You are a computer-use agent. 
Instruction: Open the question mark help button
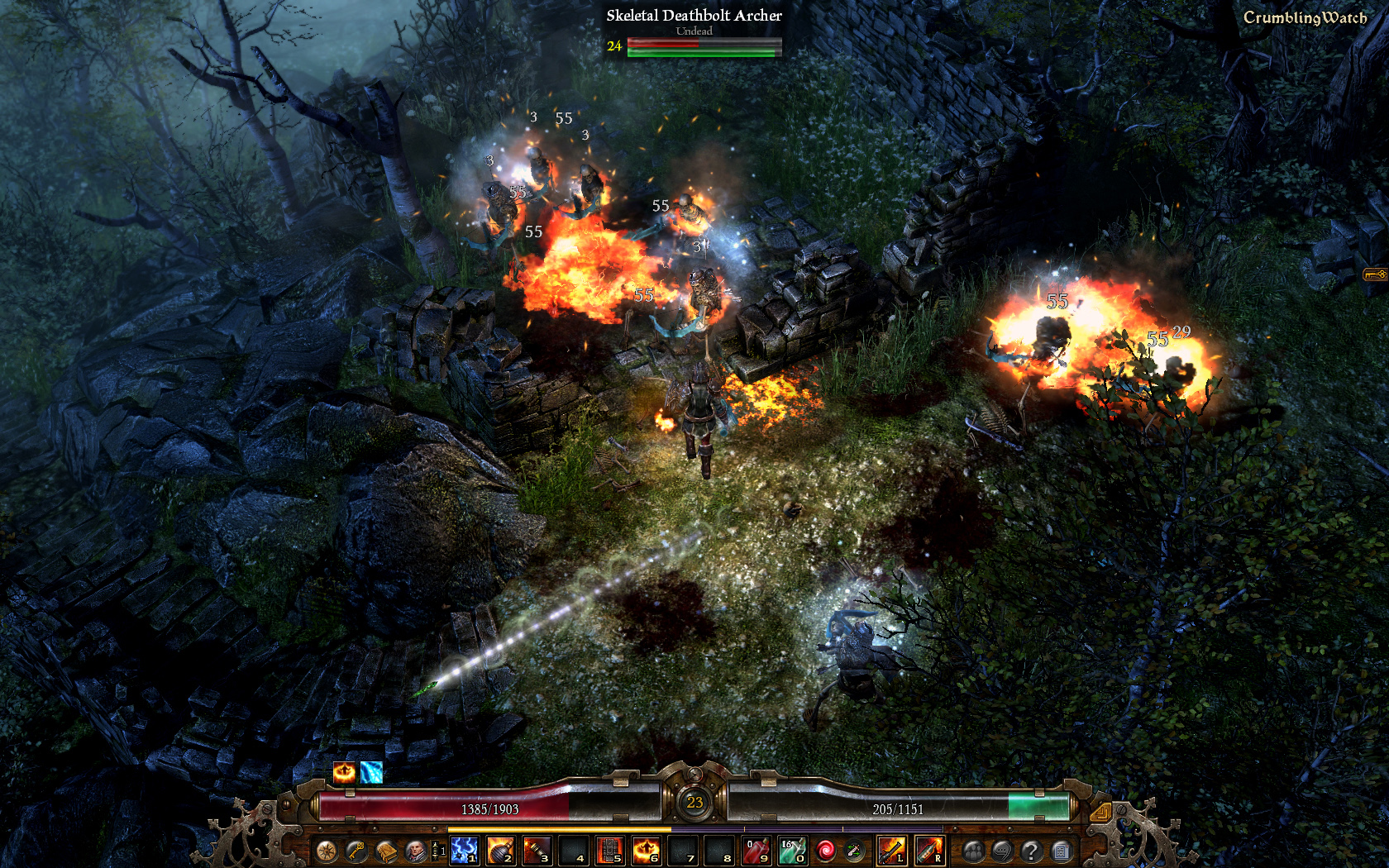(x=1031, y=851)
